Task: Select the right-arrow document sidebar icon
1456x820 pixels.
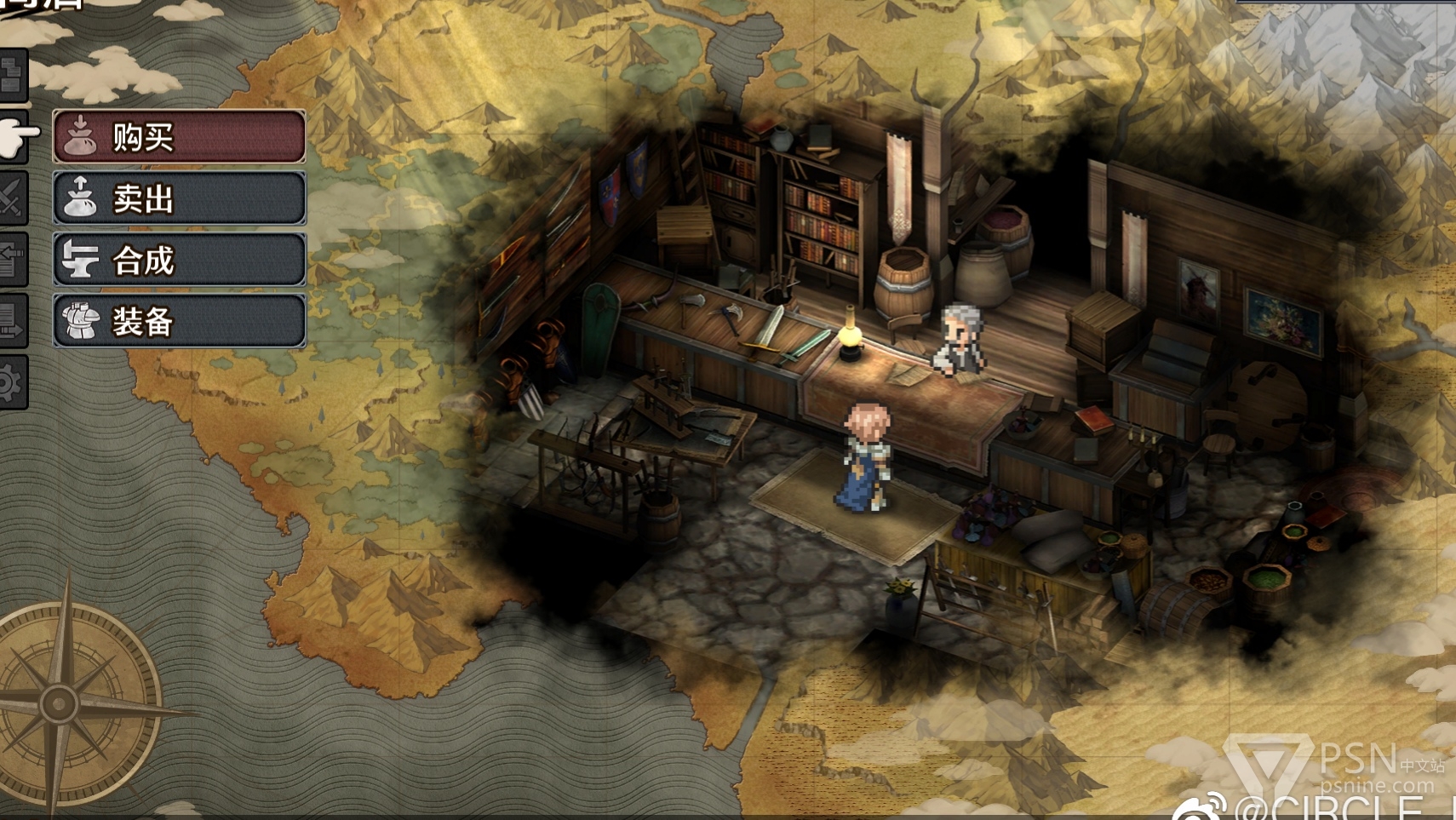Action: 10,321
